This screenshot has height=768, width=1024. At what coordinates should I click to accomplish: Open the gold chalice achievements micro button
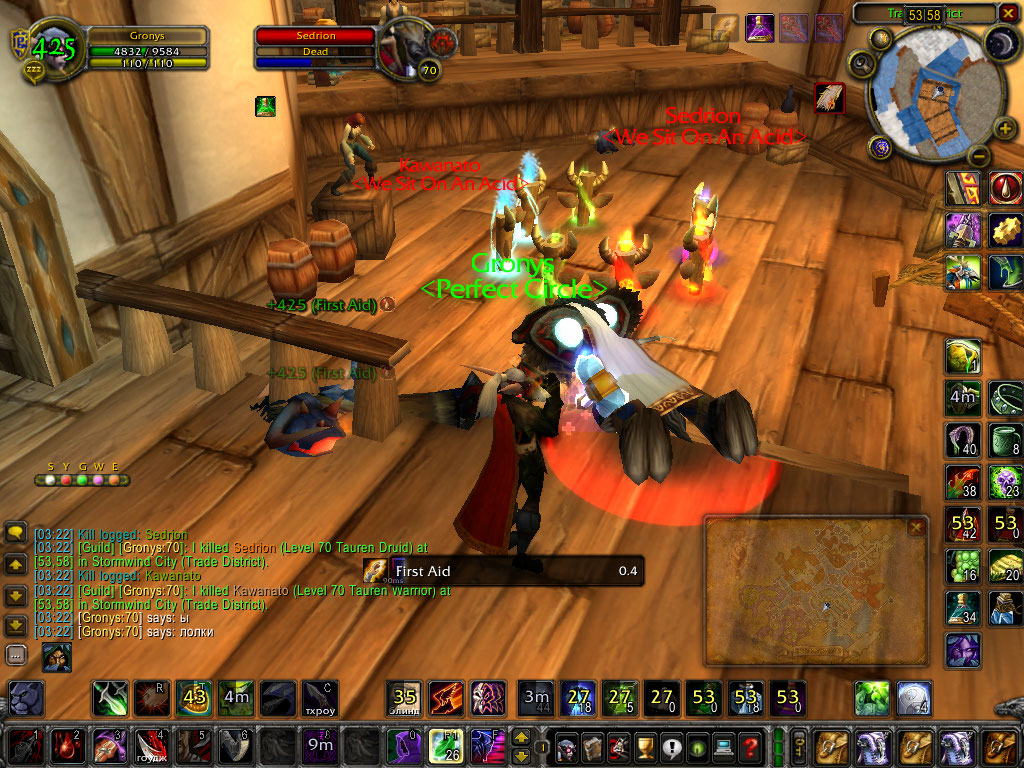(x=645, y=746)
